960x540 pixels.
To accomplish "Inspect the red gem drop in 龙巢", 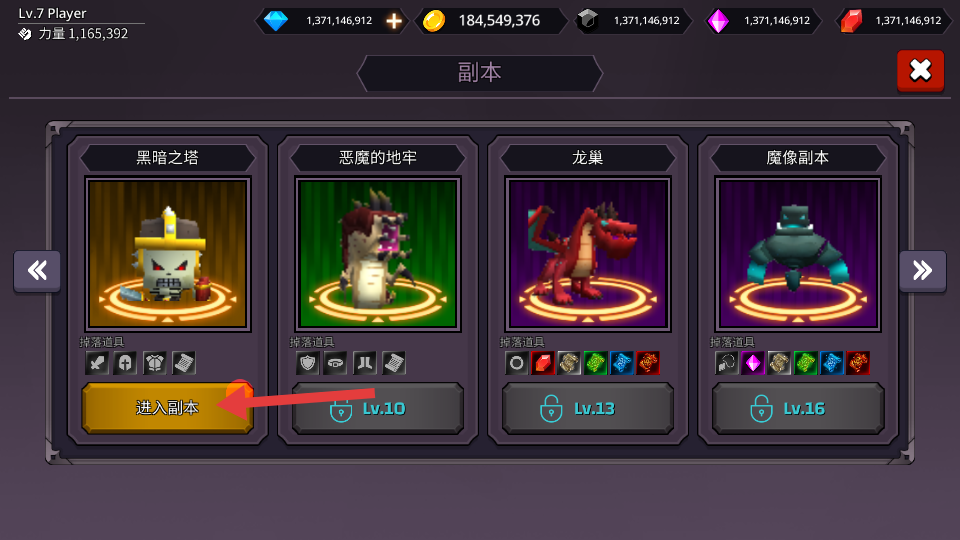I will (x=543, y=363).
